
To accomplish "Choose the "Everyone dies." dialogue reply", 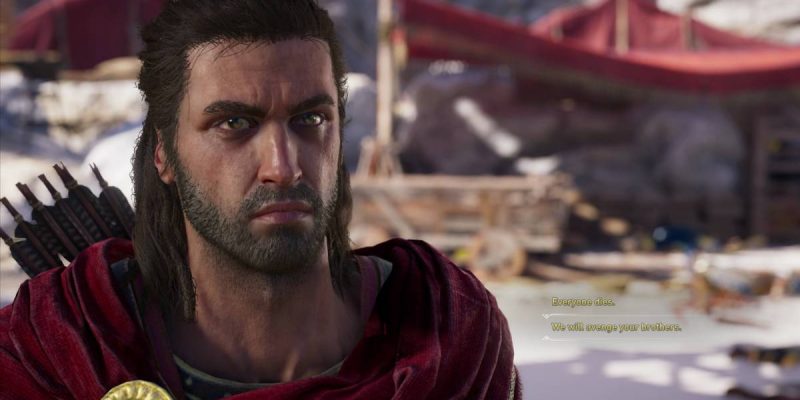I will [x=583, y=301].
